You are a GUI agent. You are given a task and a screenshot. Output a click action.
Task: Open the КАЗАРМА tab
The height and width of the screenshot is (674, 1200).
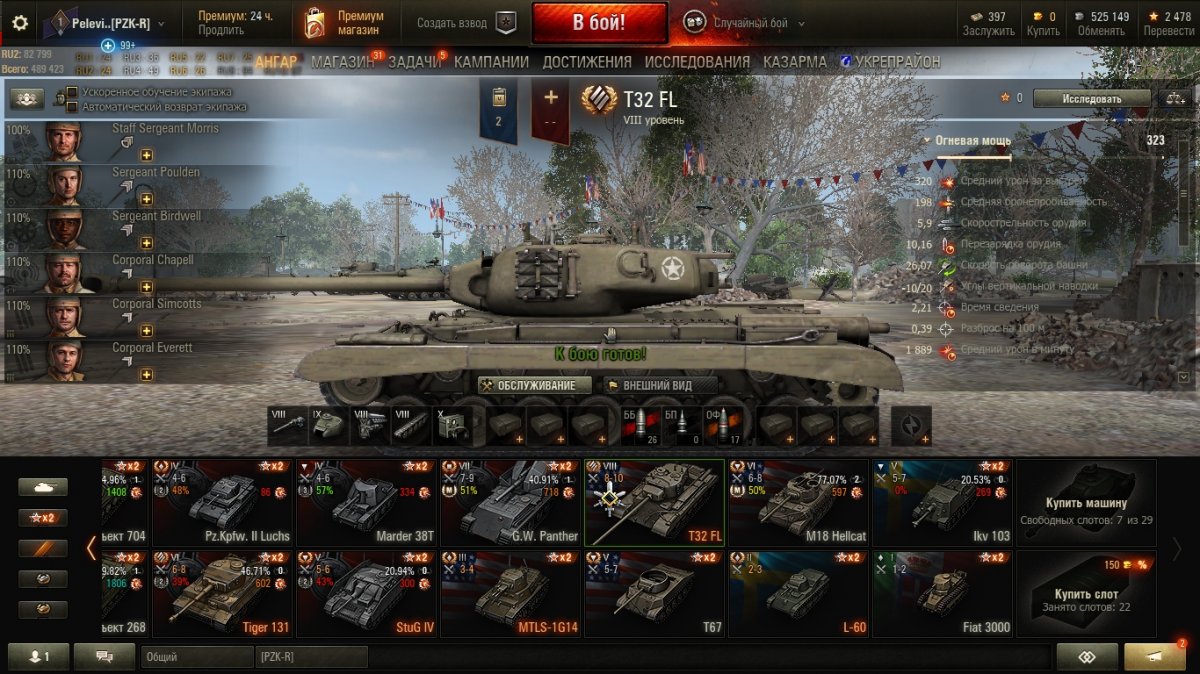click(794, 62)
